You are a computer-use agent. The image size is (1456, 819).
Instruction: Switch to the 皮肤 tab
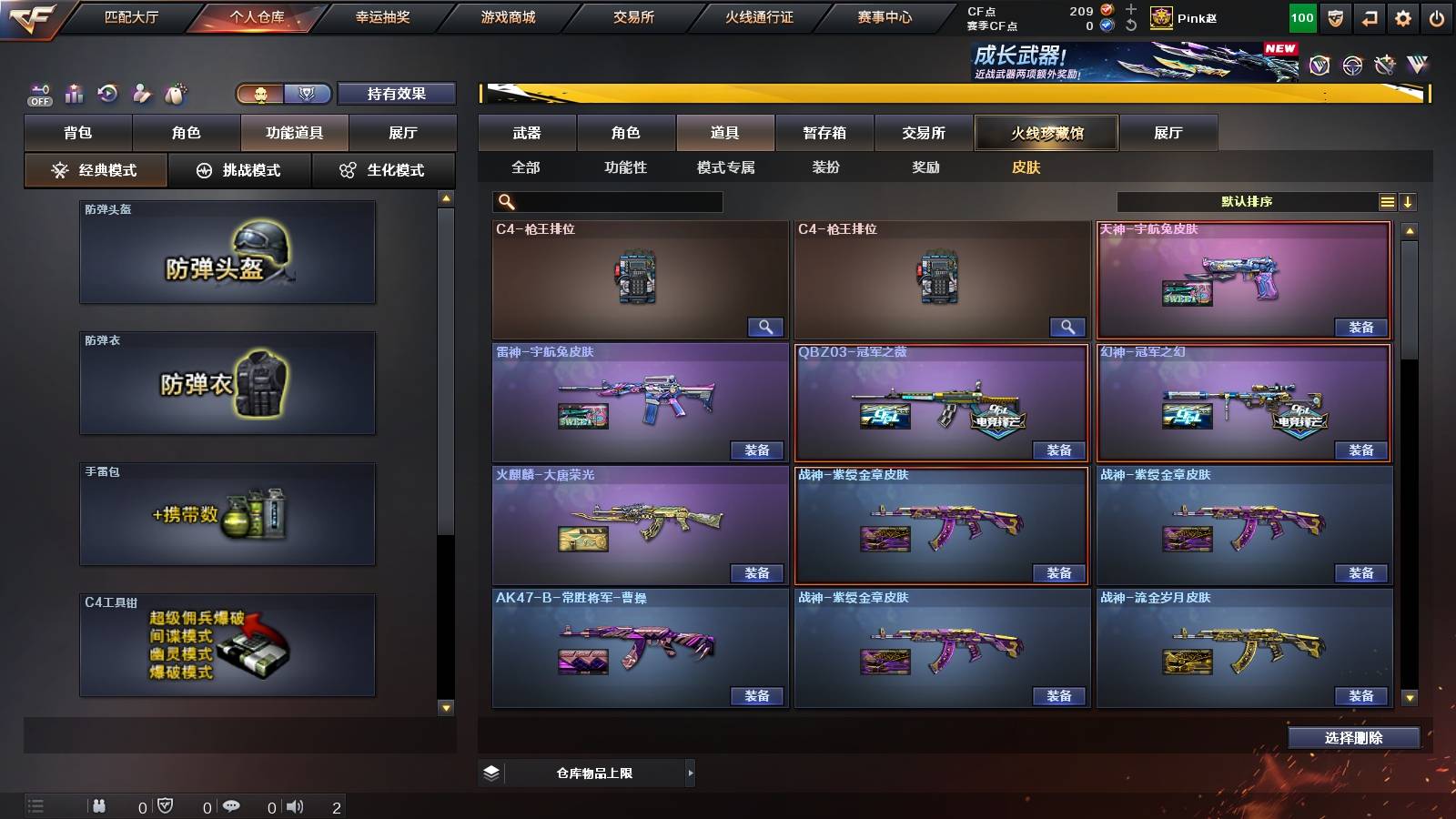coord(1026,167)
